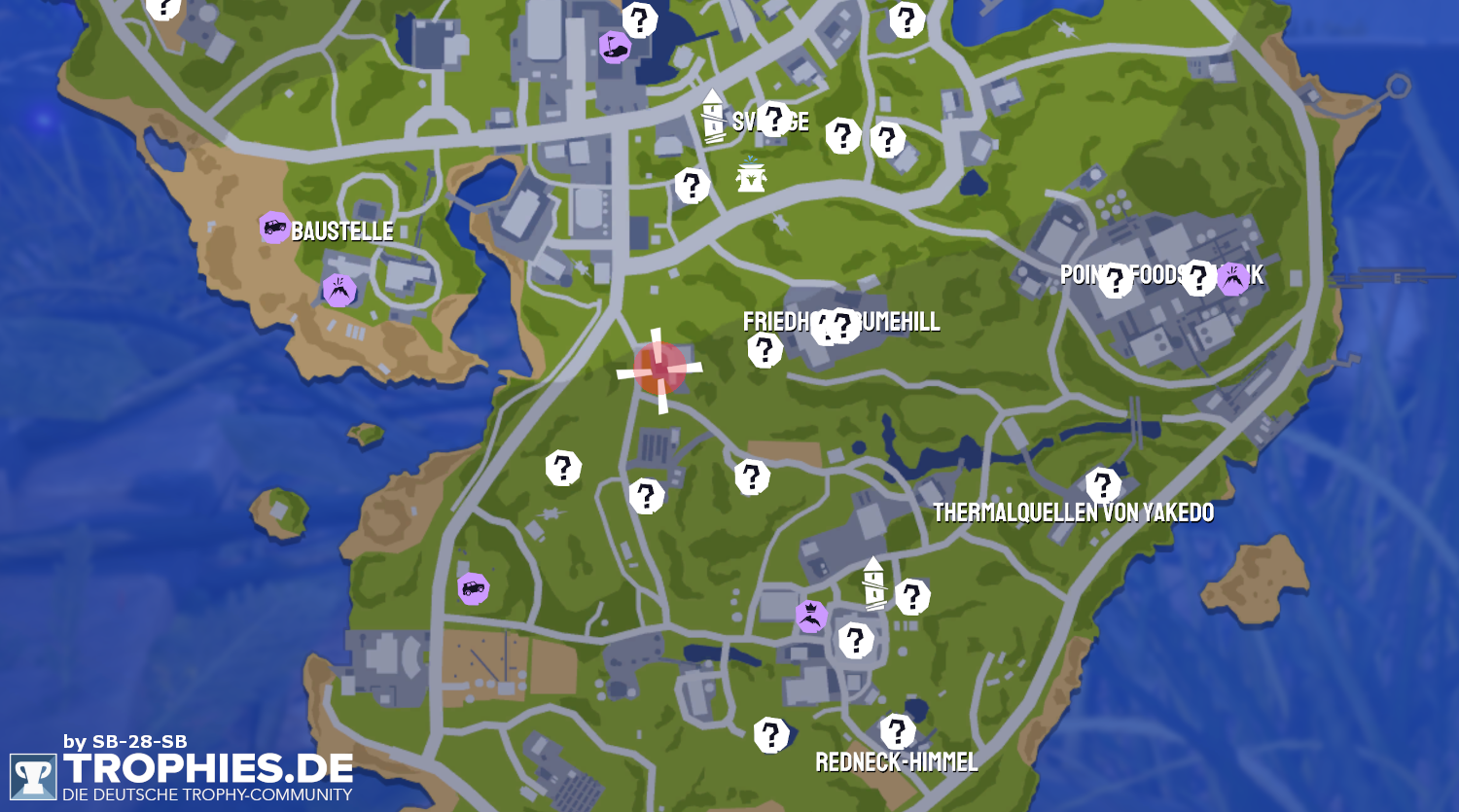This screenshot has height=812, width=1459.
Task: Click the purple crown marker
Action: click(x=811, y=616)
